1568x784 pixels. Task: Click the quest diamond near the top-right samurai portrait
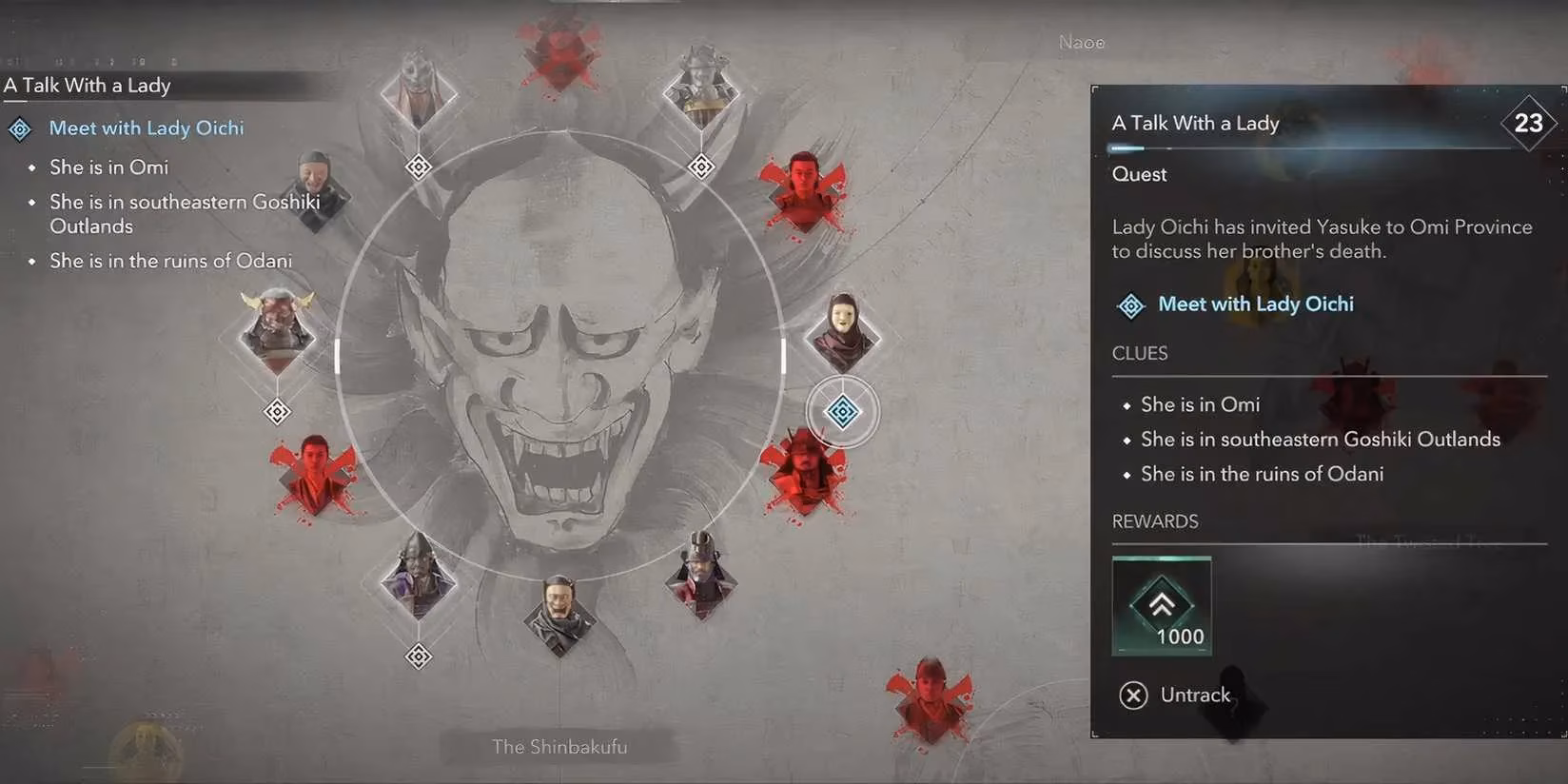click(701, 167)
